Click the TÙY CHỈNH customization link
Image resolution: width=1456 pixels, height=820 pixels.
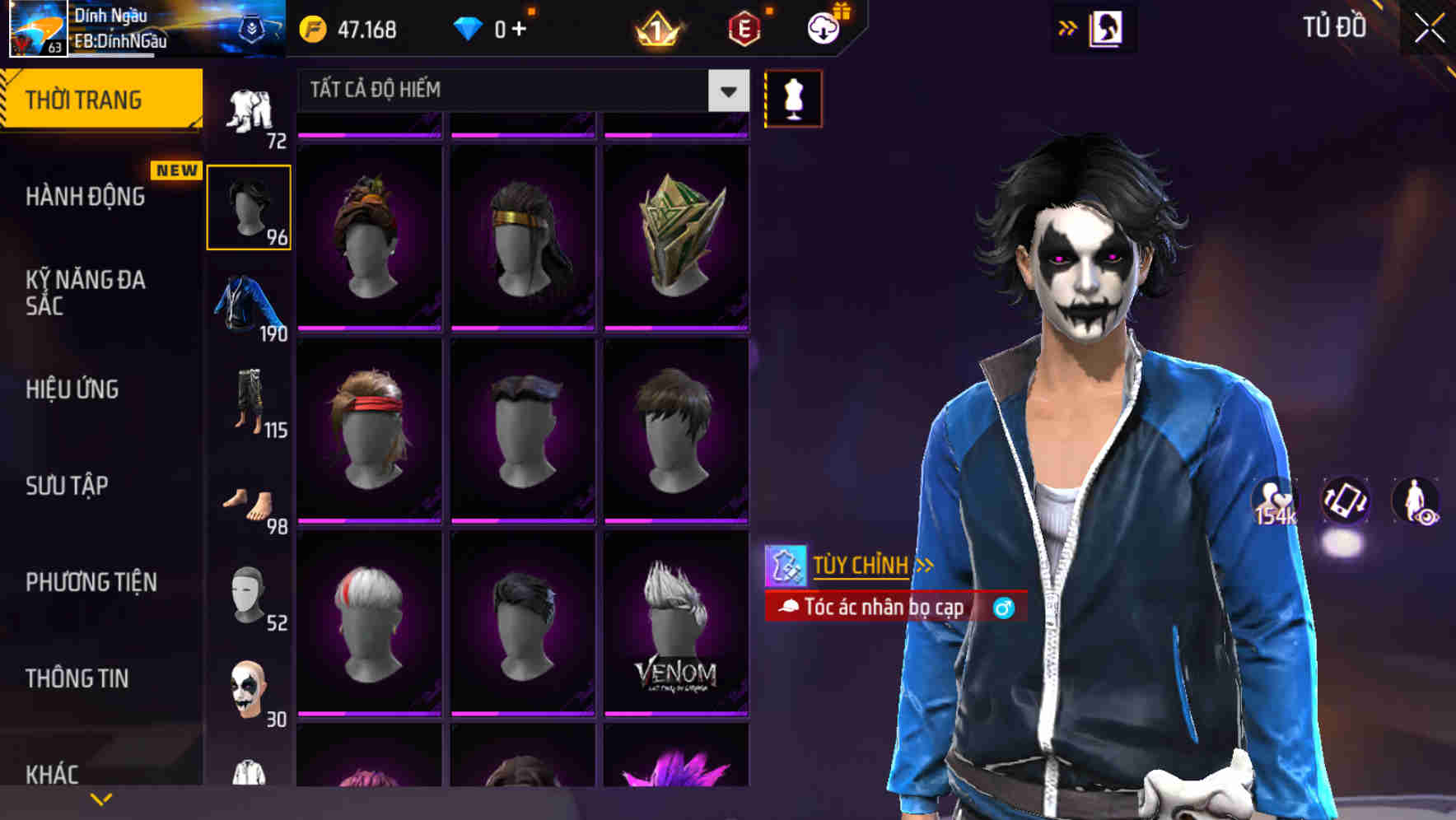point(863,565)
